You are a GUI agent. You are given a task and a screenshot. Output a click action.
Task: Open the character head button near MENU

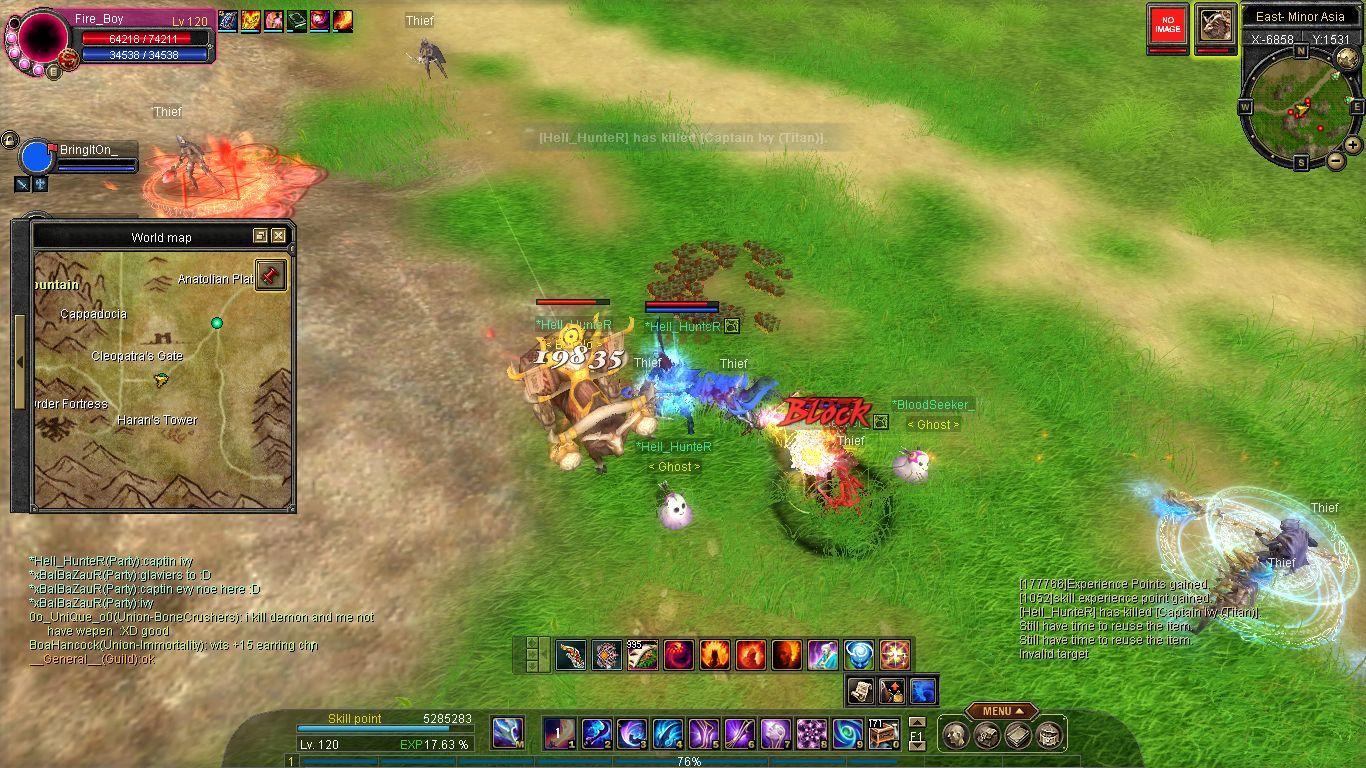[955, 736]
